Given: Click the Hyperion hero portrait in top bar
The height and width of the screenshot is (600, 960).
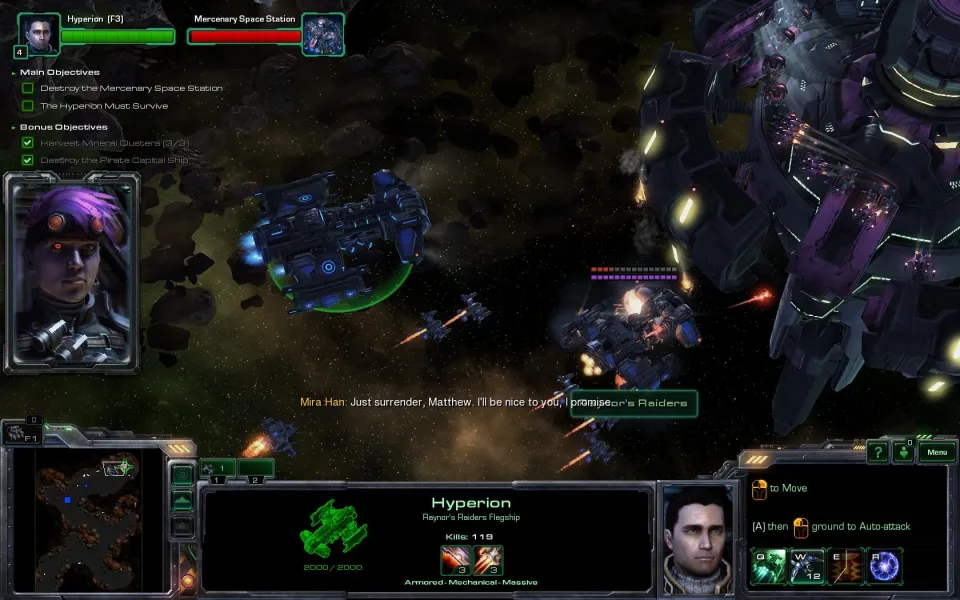Looking at the screenshot, I should pos(37,34).
